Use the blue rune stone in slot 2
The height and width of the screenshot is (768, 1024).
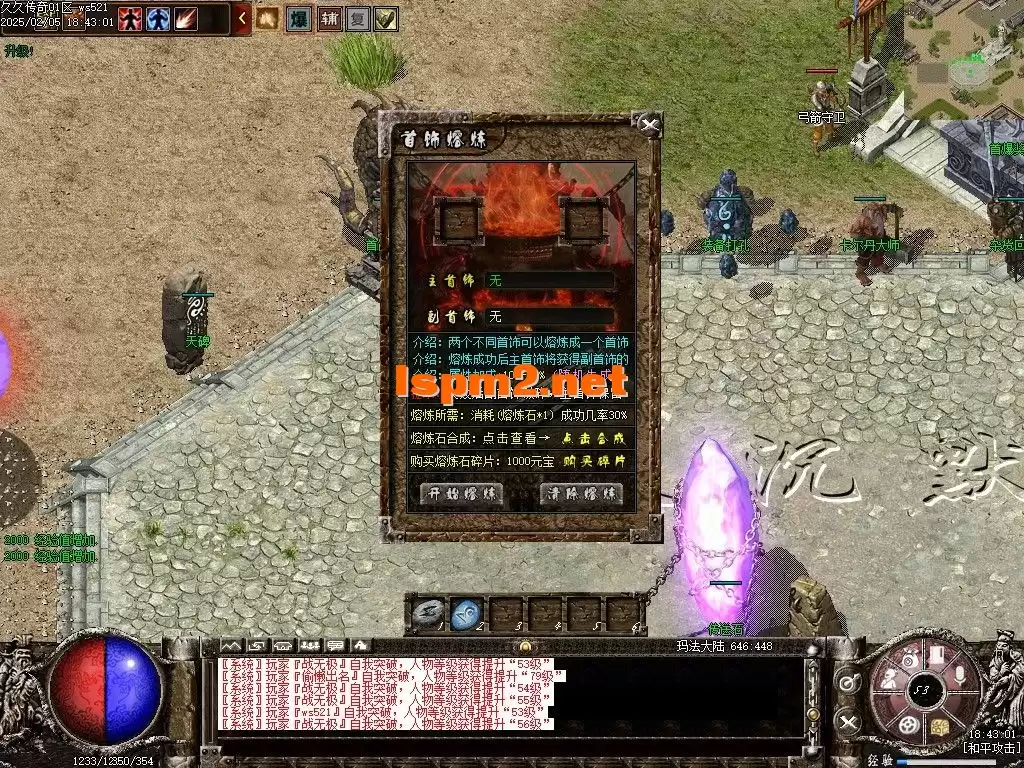464,613
